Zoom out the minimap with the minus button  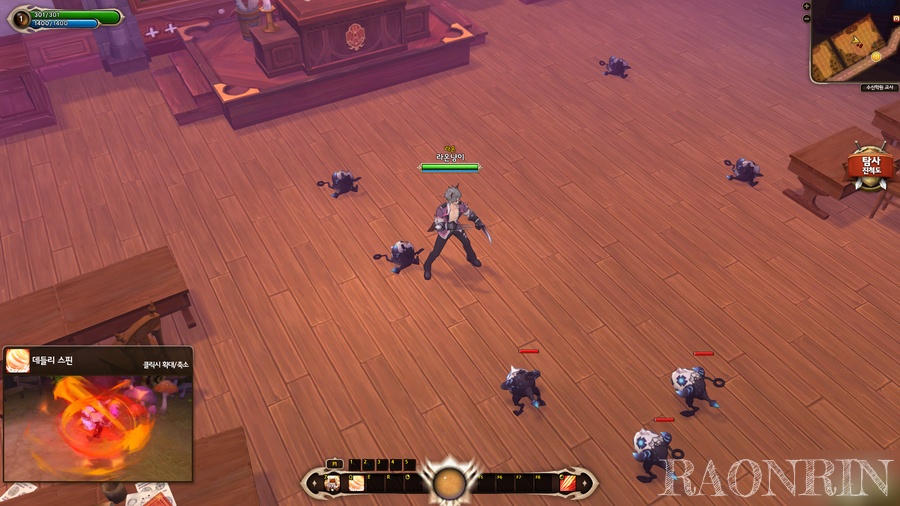807,19
